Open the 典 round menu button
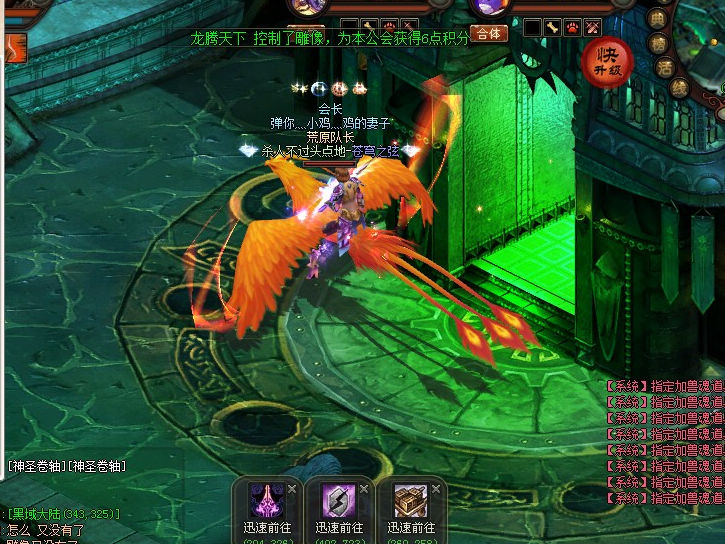This screenshot has height=544, width=725. point(657,19)
